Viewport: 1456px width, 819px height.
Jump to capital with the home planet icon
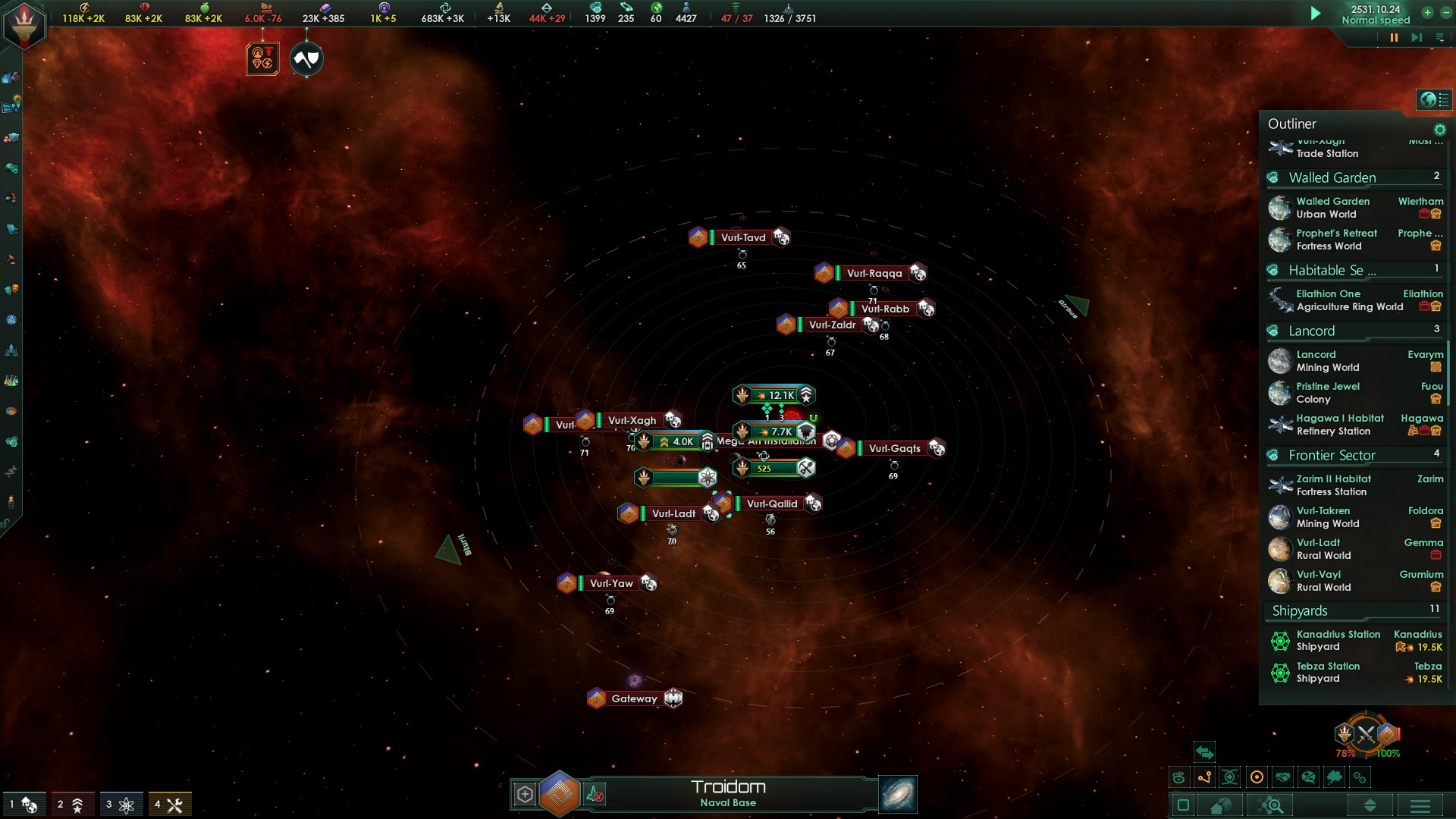tap(1220, 805)
